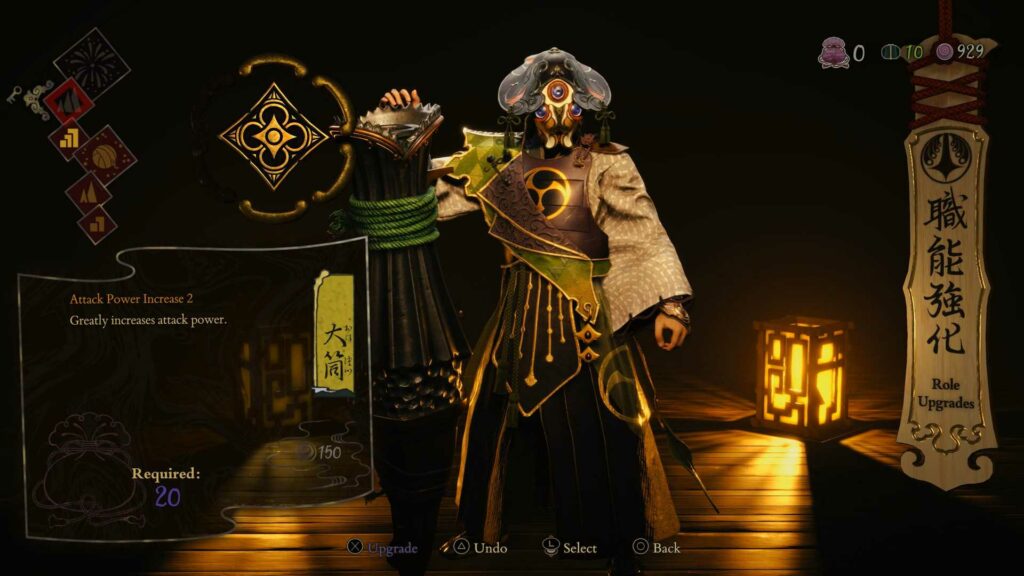Click the large four-petal role emblem

(x=273, y=137)
